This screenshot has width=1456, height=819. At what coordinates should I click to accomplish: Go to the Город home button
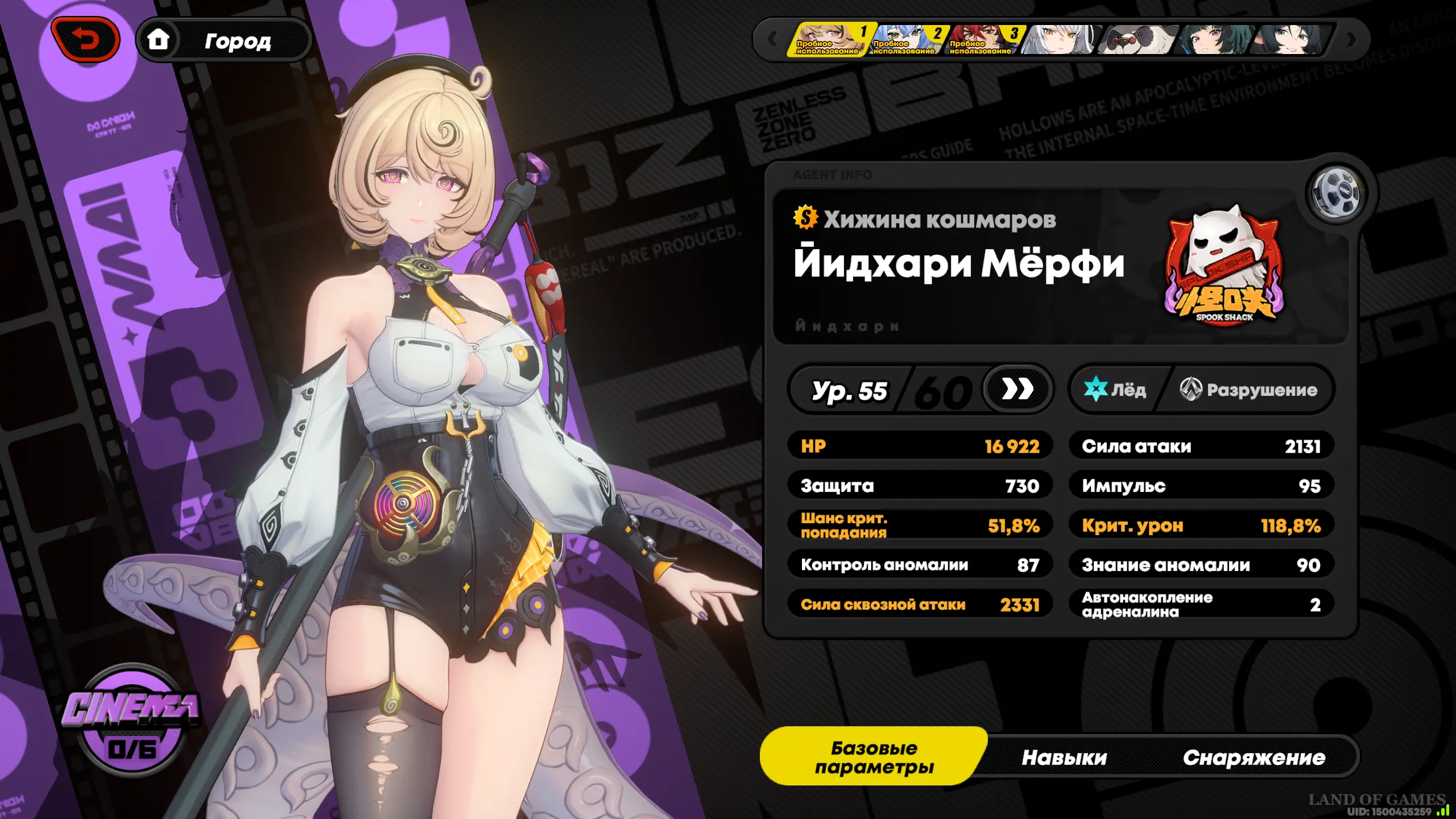[224, 40]
